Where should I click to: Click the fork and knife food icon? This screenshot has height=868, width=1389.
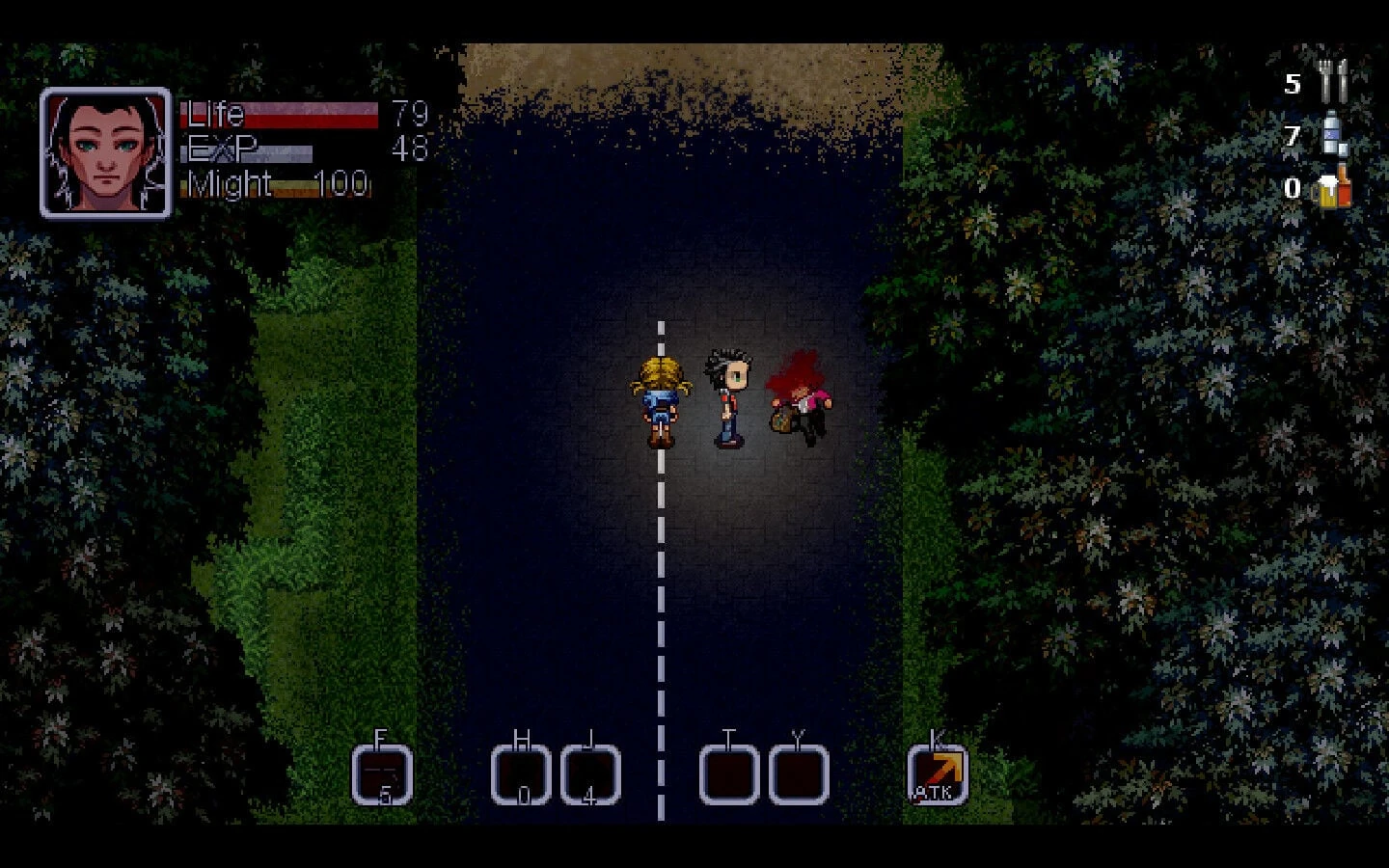coord(1334,82)
